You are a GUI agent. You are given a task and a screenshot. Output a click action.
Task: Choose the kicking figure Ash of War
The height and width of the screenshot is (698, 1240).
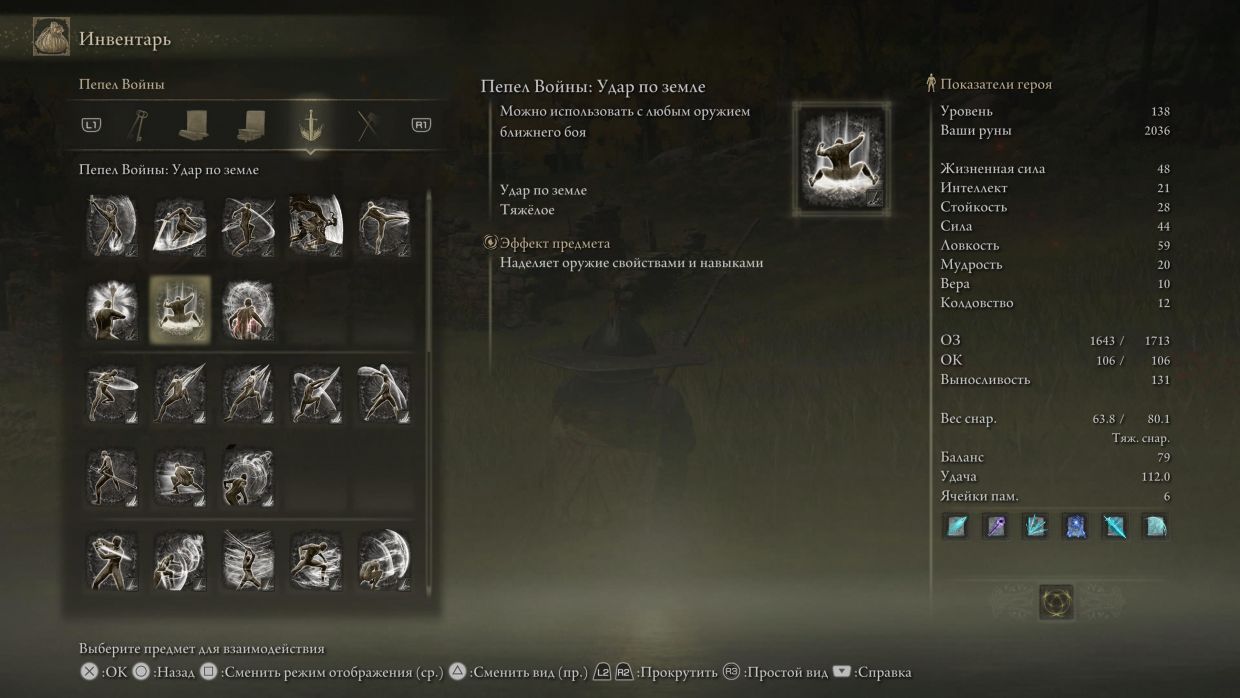[x=384, y=225]
